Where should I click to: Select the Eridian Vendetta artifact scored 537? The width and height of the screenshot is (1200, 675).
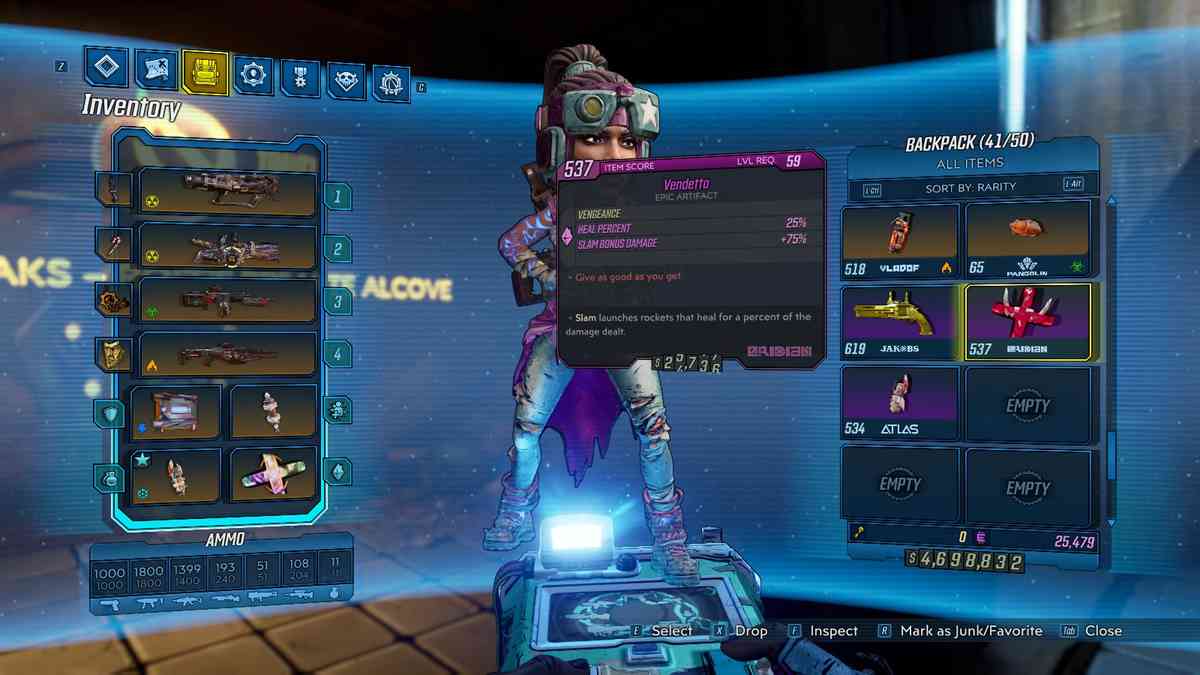point(1027,321)
